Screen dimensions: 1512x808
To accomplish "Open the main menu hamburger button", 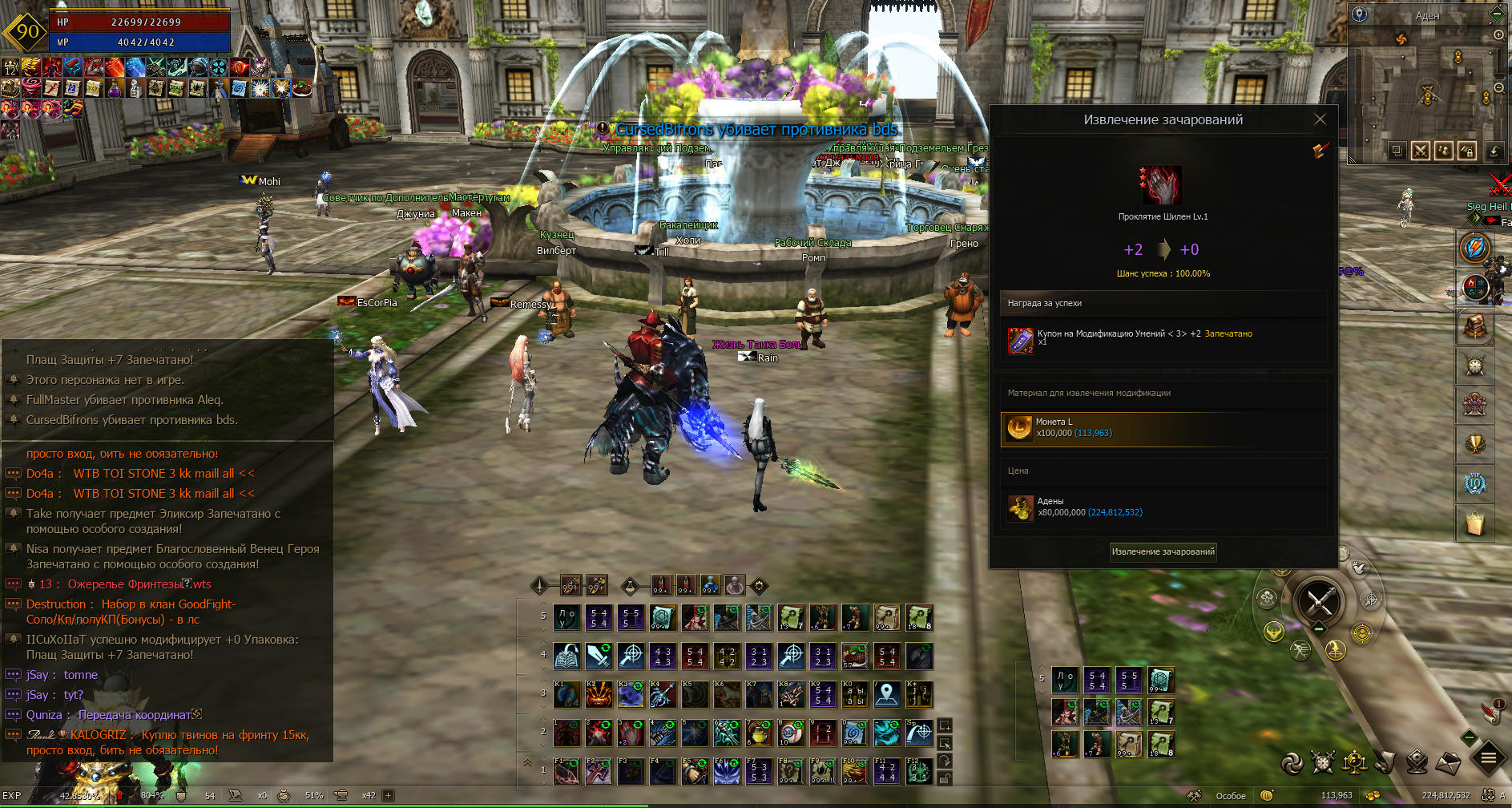I will tap(1489, 758).
